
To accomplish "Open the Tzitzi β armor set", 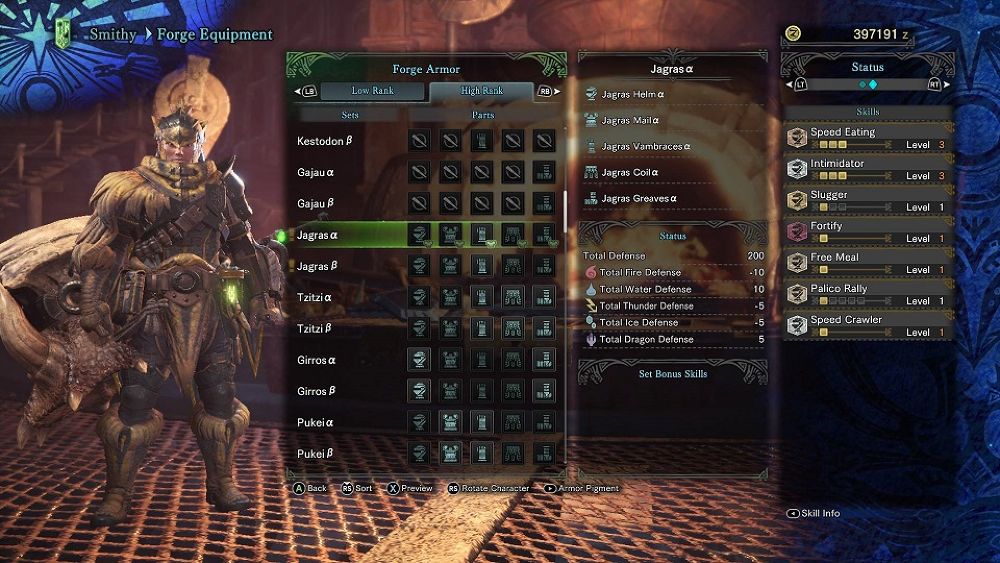I will pyautogui.click(x=314, y=329).
